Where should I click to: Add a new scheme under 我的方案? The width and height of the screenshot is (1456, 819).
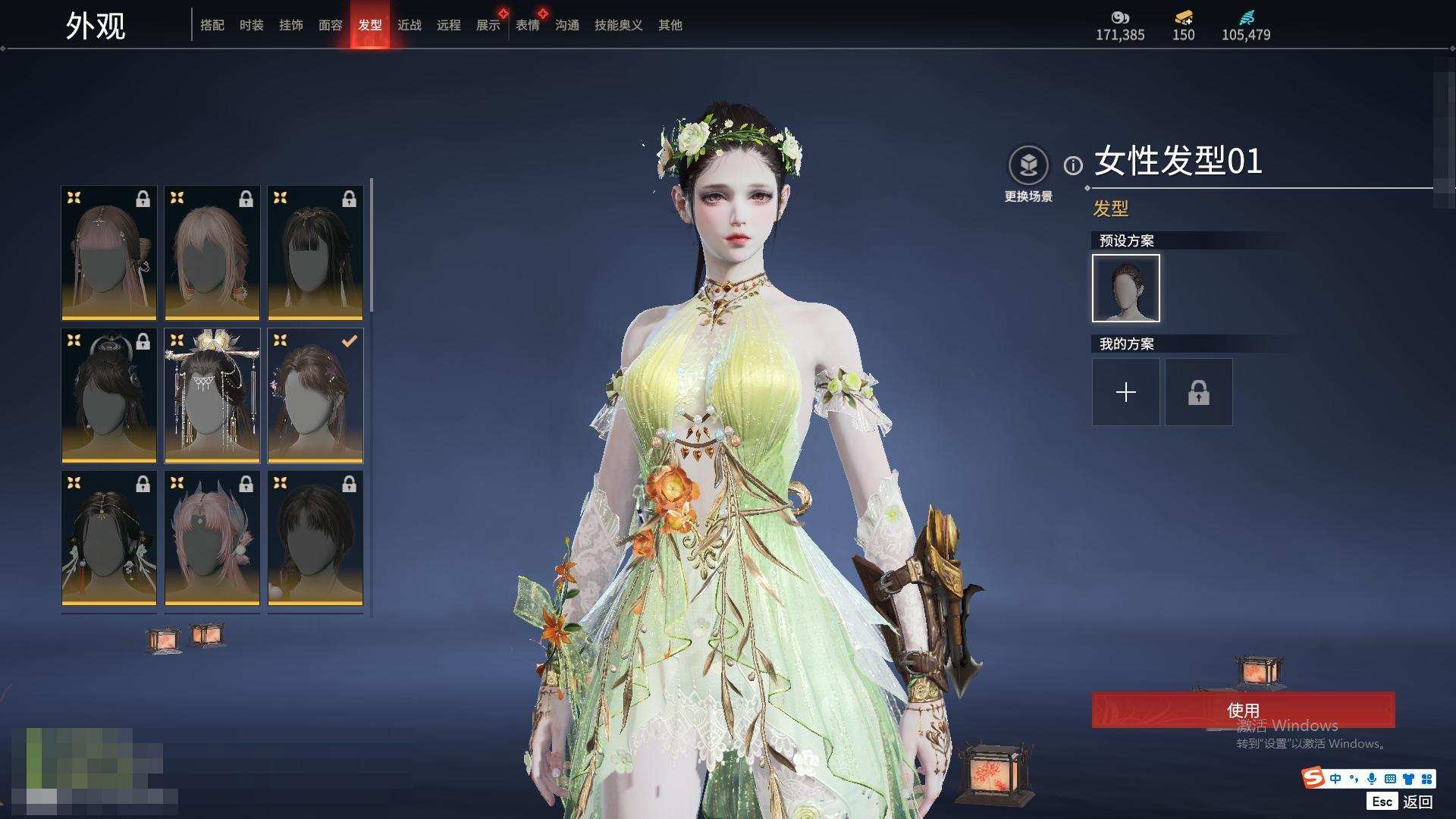point(1125,392)
